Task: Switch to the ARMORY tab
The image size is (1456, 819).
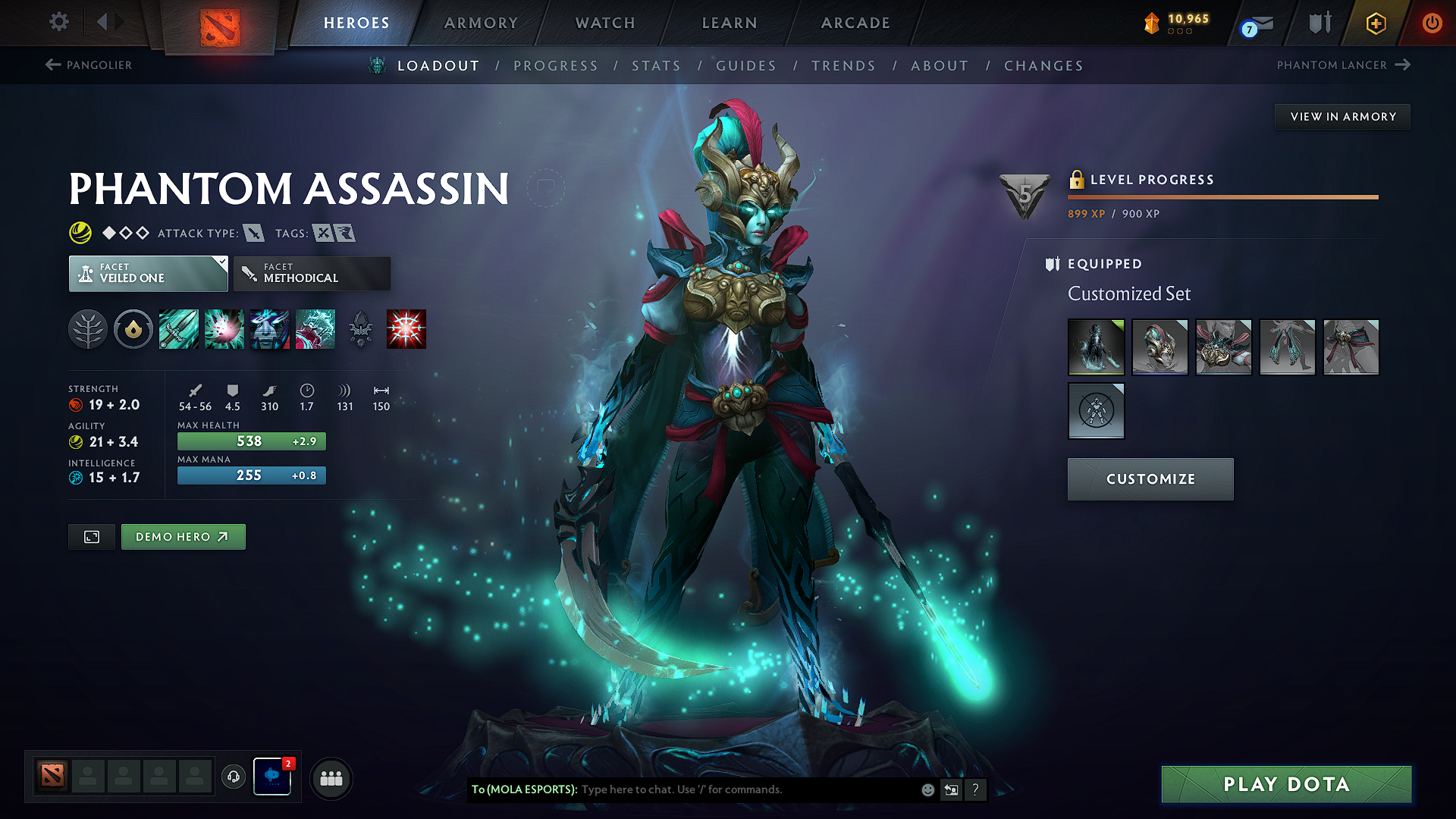Action: pos(481,23)
